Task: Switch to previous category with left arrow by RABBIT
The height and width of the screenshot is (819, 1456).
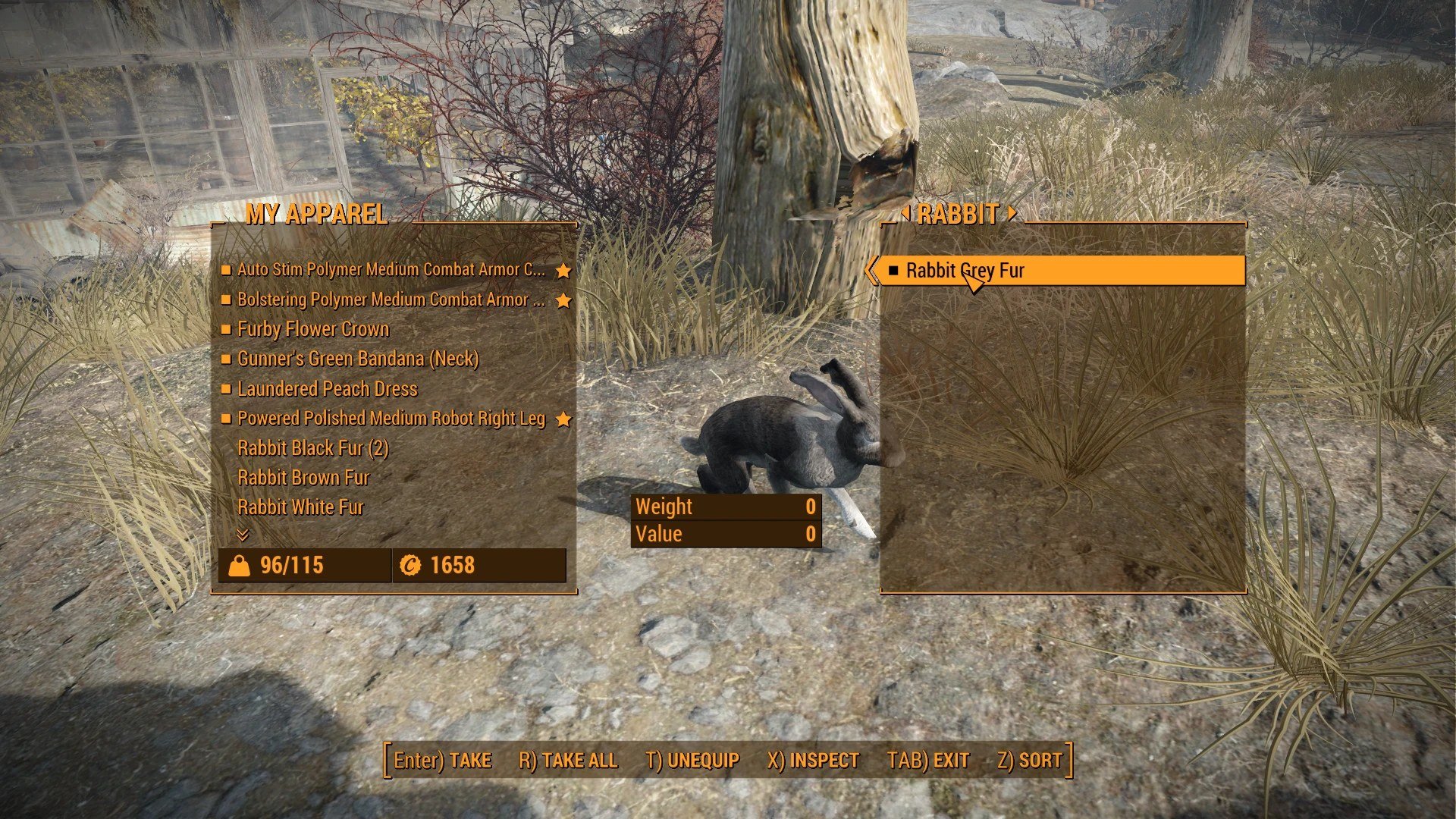Action: tap(905, 214)
